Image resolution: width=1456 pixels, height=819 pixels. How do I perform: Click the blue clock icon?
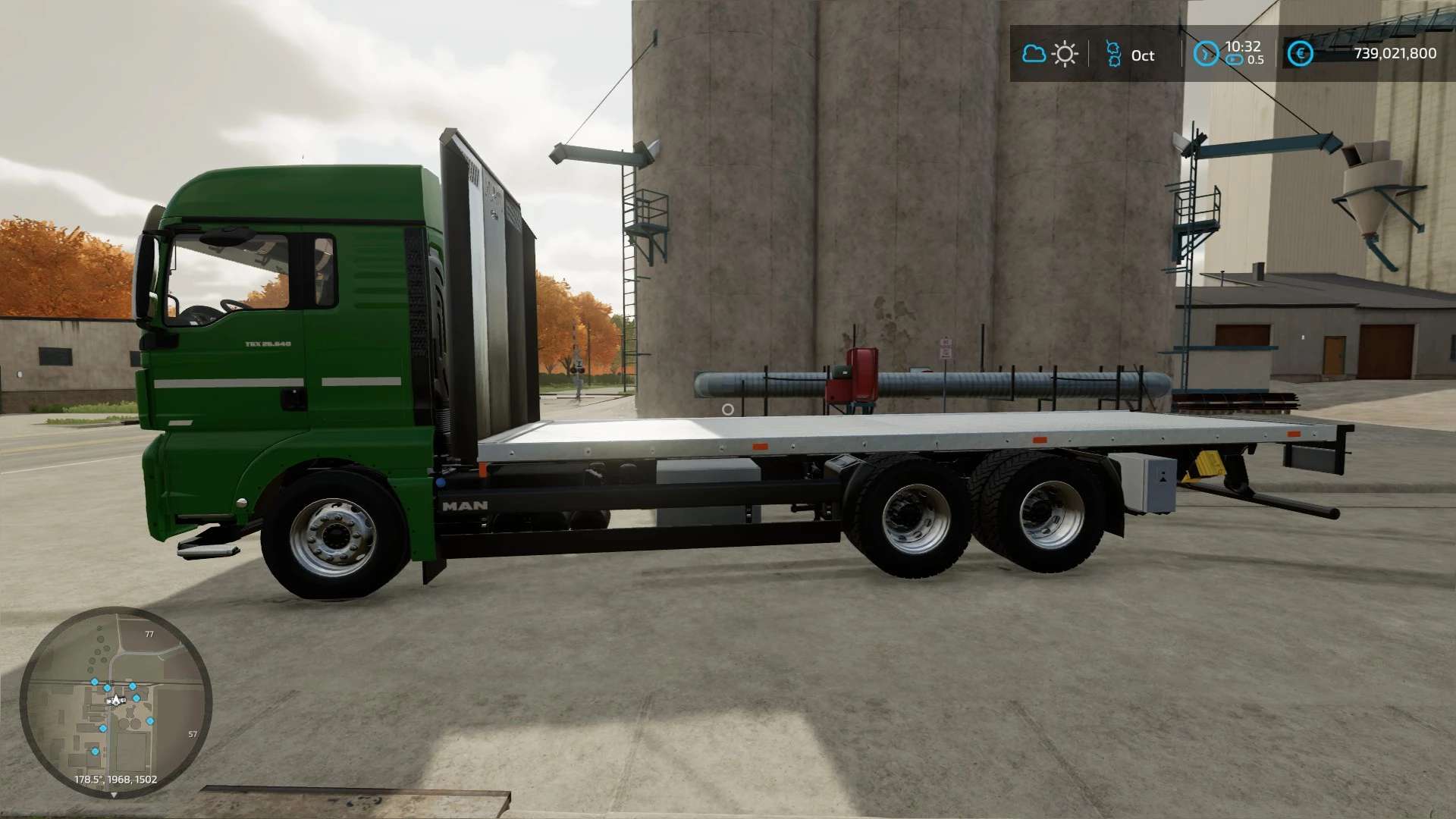pos(1205,54)
